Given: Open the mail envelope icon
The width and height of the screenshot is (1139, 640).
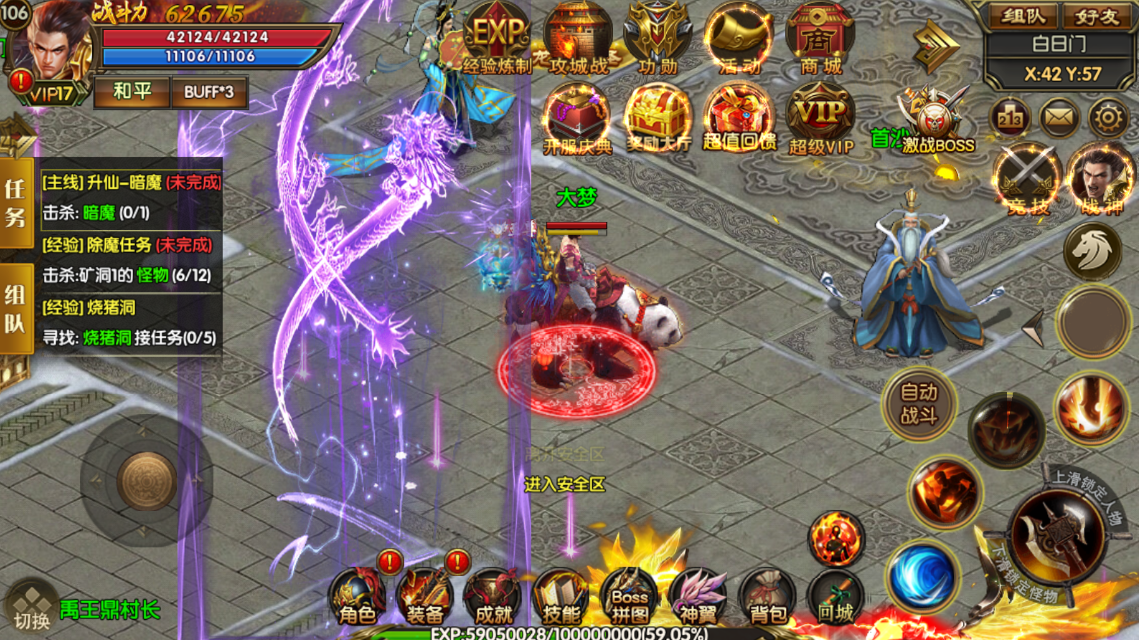Looking at the screenshot, I should [1059, 119].
